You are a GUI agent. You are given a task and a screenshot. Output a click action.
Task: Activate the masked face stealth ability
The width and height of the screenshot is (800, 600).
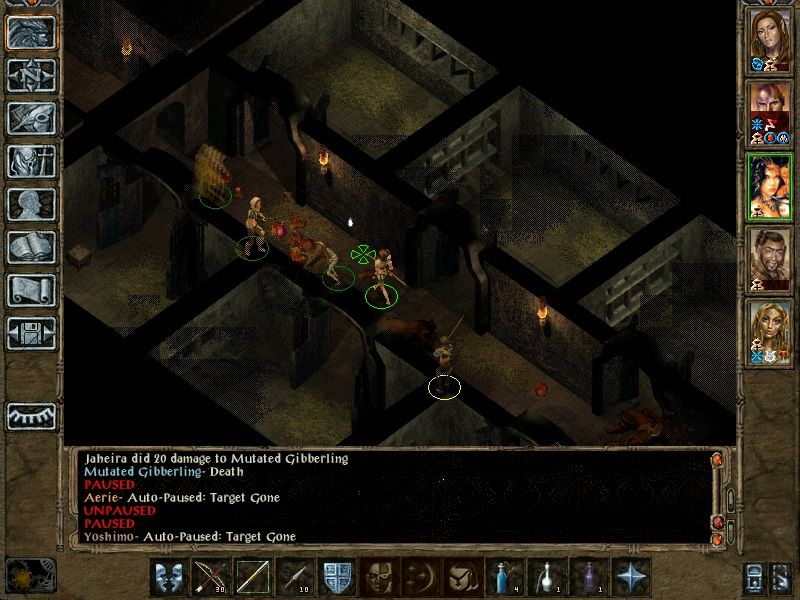tap(376, 578)
